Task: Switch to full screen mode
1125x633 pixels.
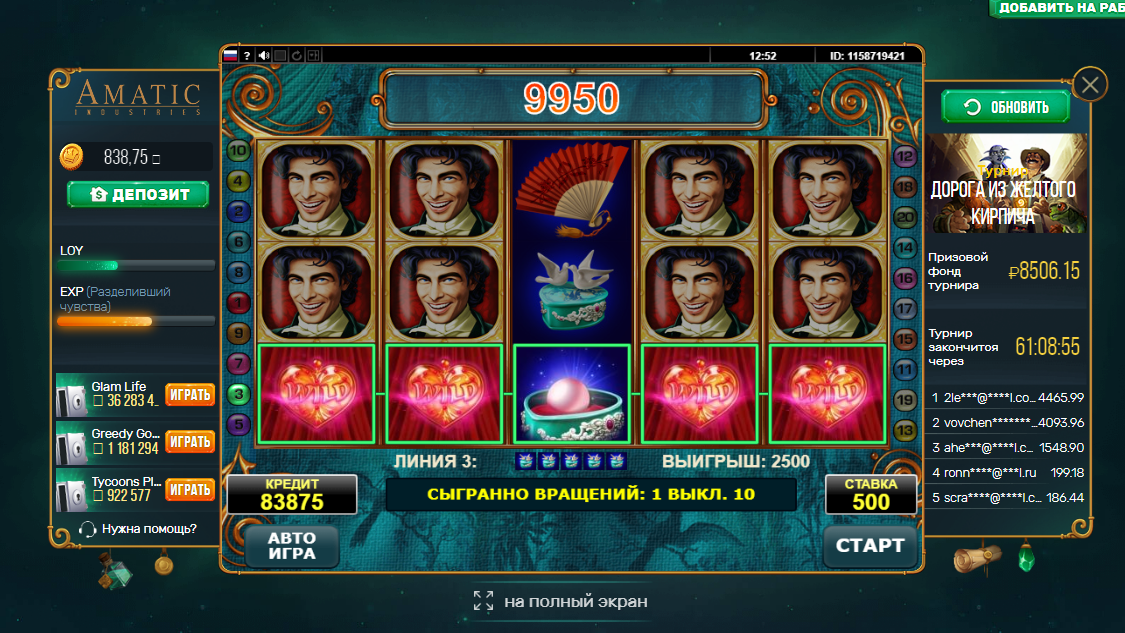Action: click(561, 601)
